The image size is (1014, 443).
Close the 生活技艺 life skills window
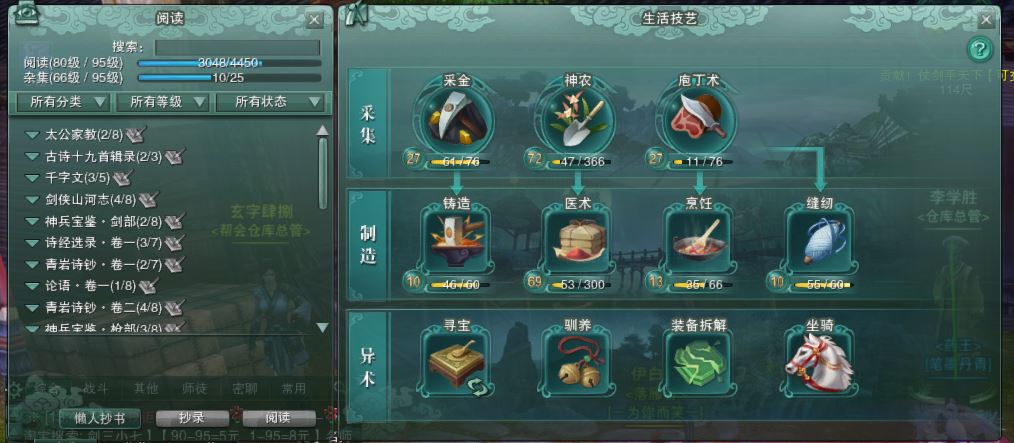coord(986,19)
